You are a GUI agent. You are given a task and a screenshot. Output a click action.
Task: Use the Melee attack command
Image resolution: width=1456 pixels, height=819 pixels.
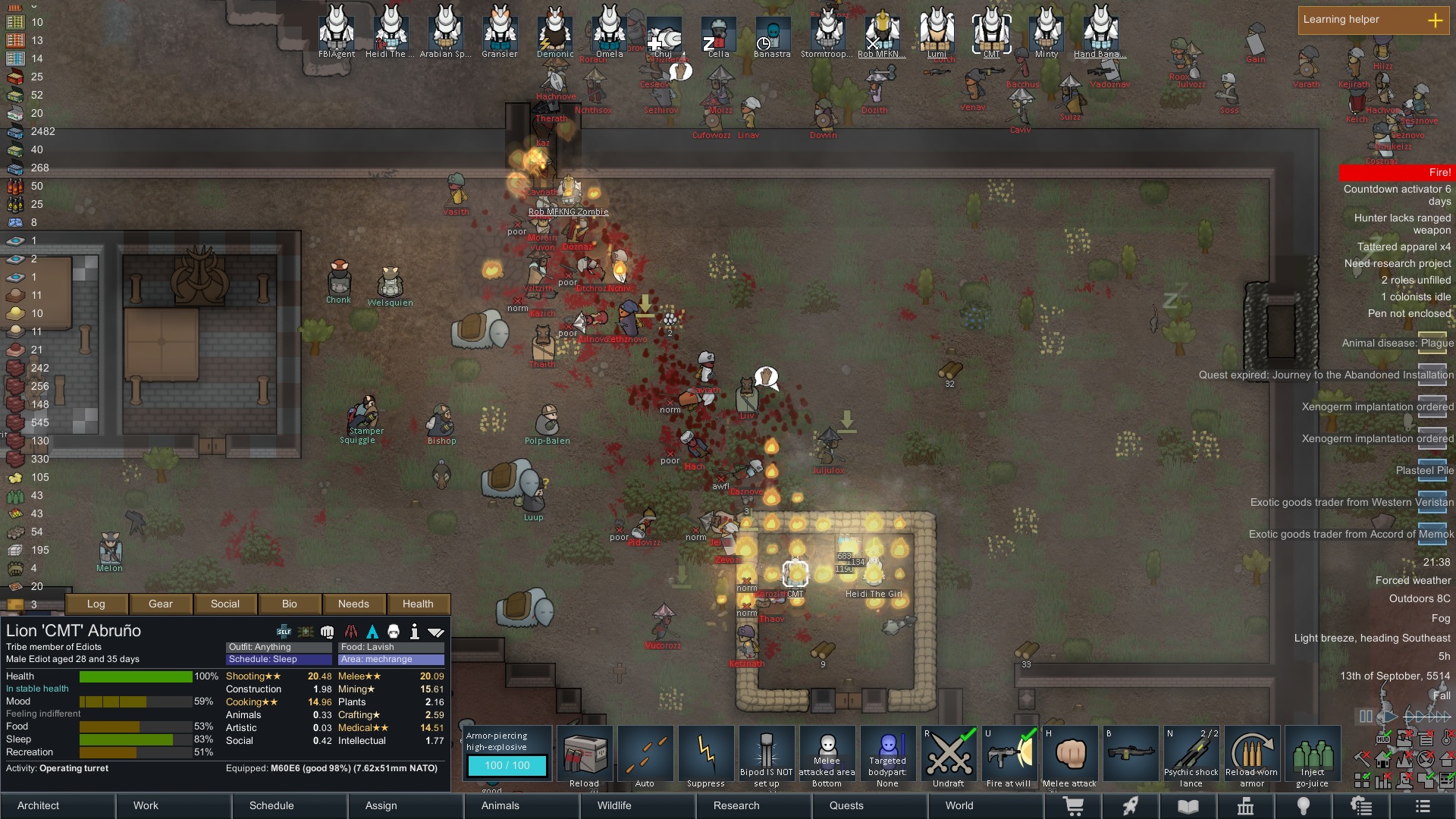coord(1070,756)
